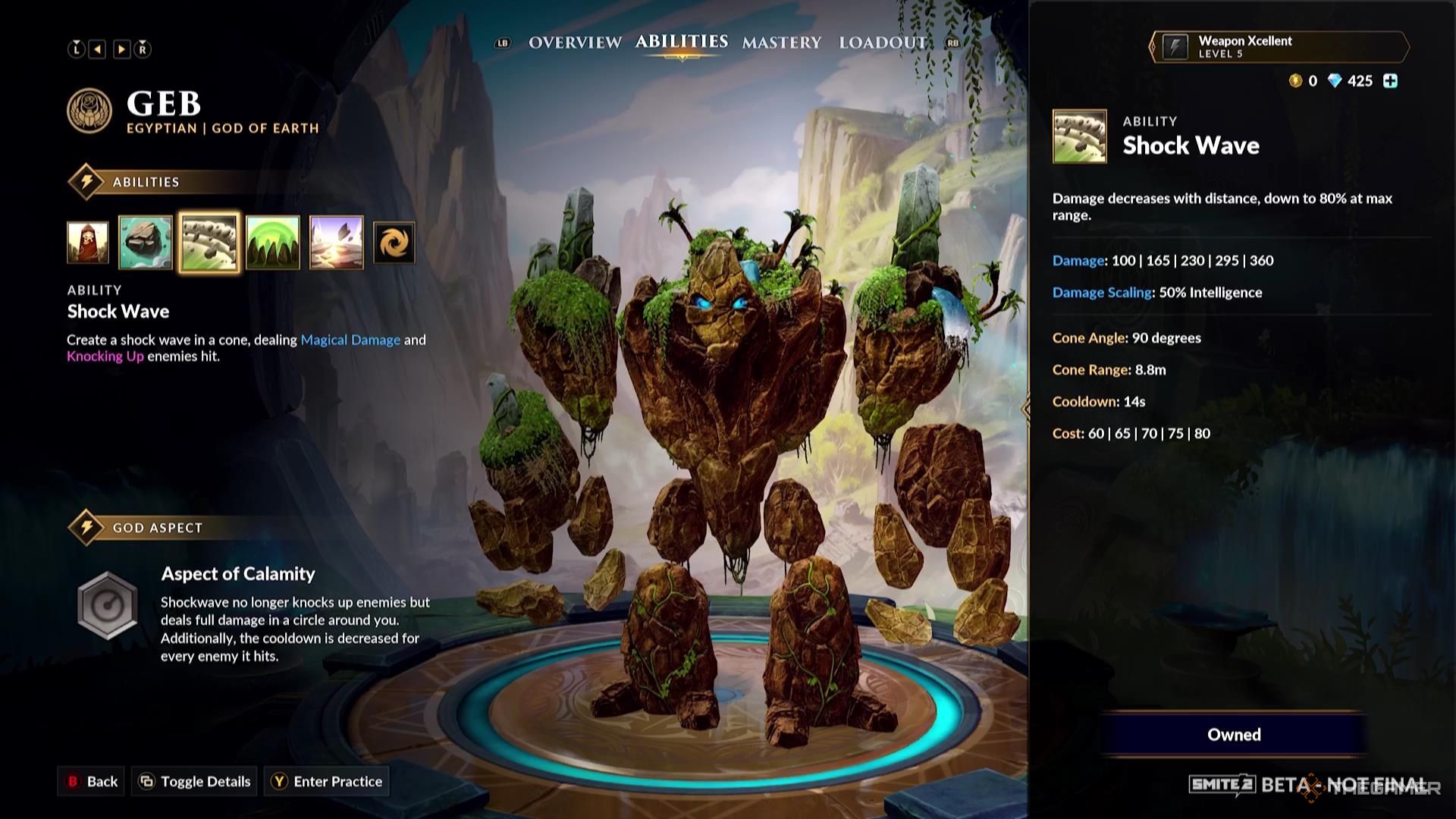1456x819 pixels.
Task: Click the left arrow navigation chevron
Action: 96,48
